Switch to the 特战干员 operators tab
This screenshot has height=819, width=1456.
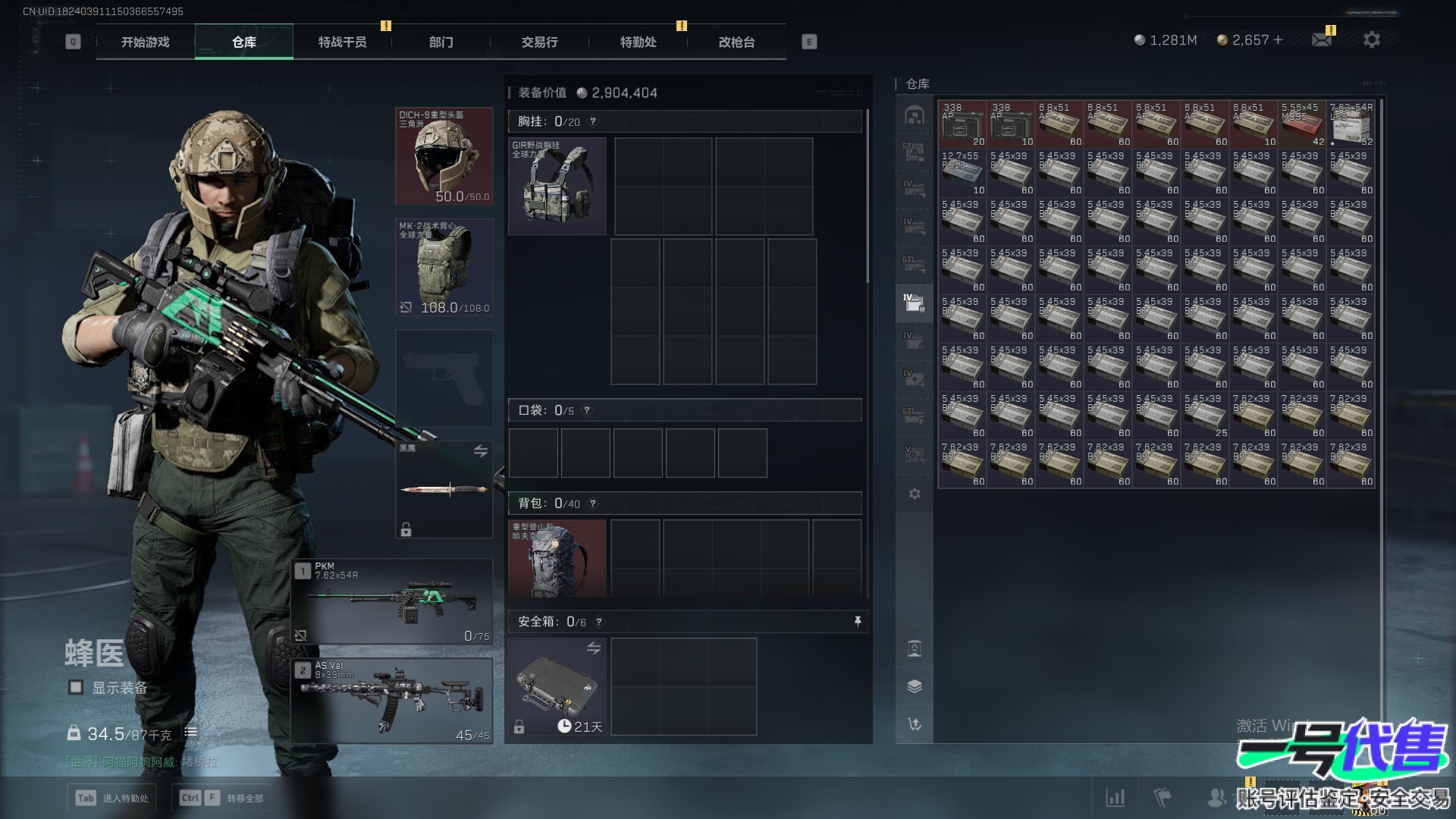click(x=342, y=42)
